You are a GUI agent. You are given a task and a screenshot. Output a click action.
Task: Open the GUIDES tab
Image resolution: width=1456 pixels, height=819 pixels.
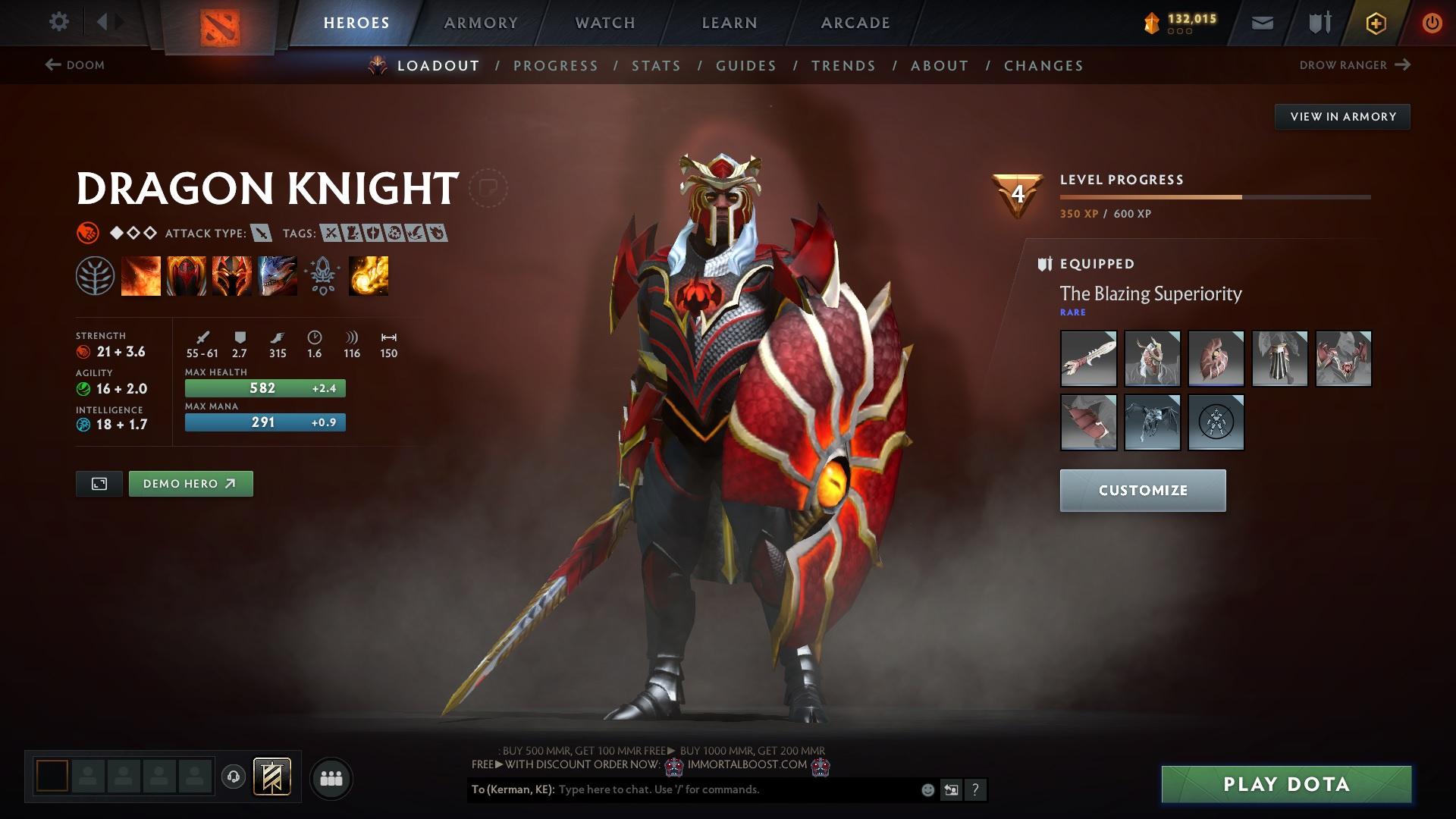(745, 66)
